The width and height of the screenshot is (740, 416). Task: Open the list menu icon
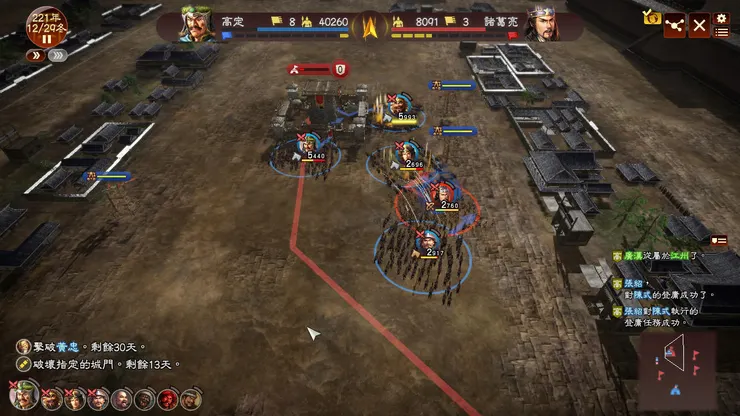click(722, 33)
